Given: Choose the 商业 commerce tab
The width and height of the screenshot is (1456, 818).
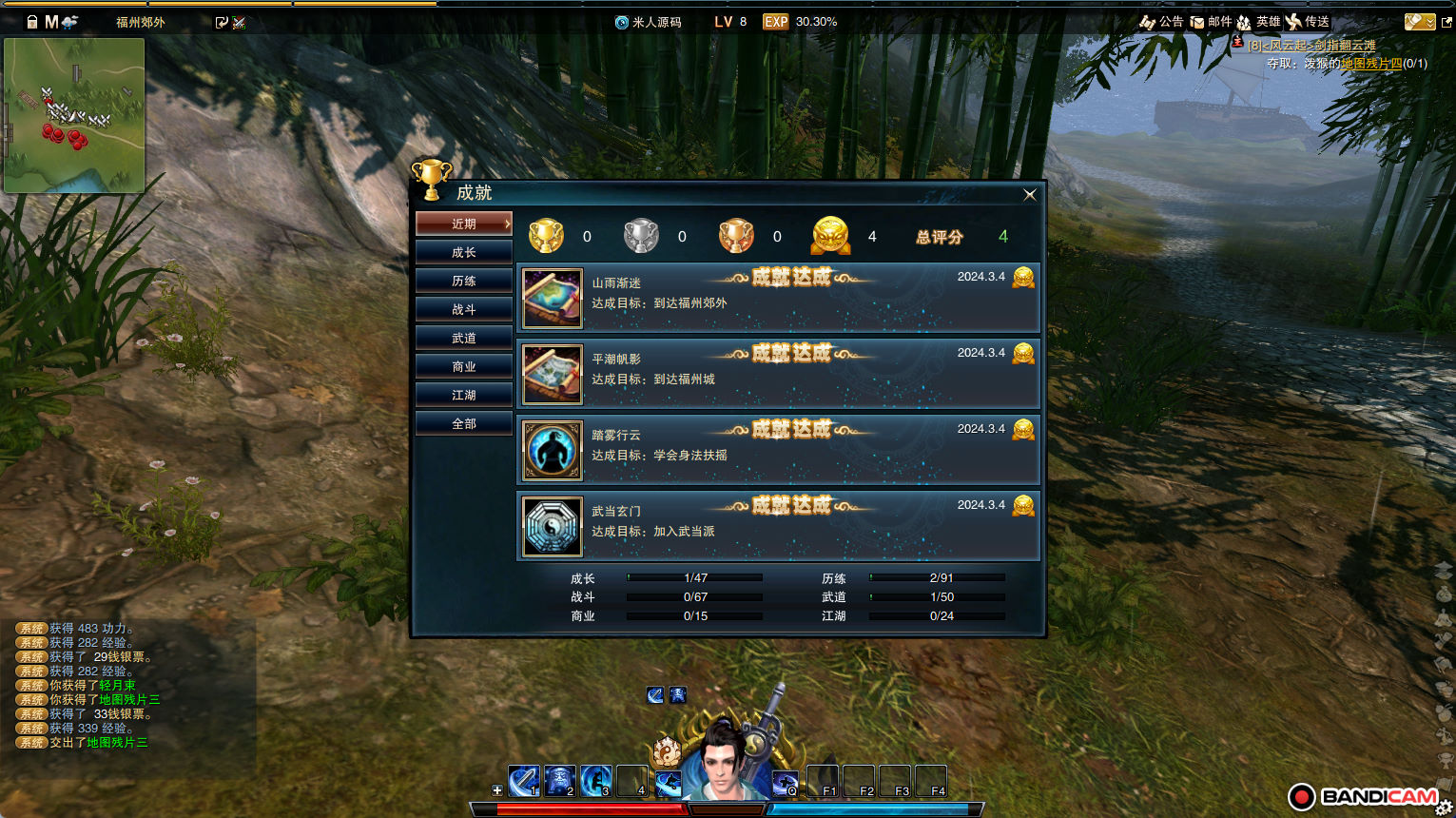Looking at the screenshot, I should (464, 366).
